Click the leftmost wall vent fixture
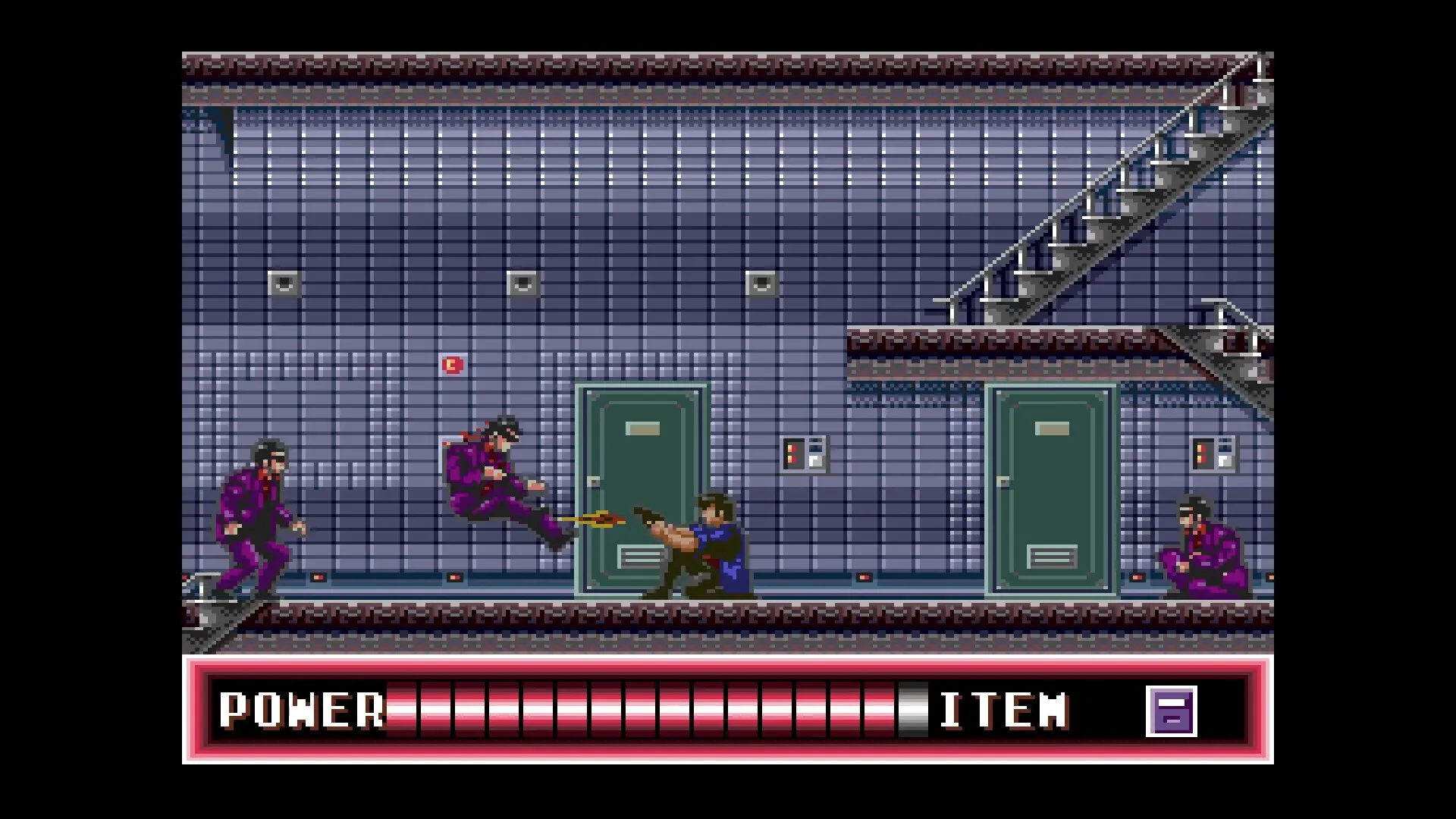This screenshot has height=819, width=1456. tap(284, 283)
